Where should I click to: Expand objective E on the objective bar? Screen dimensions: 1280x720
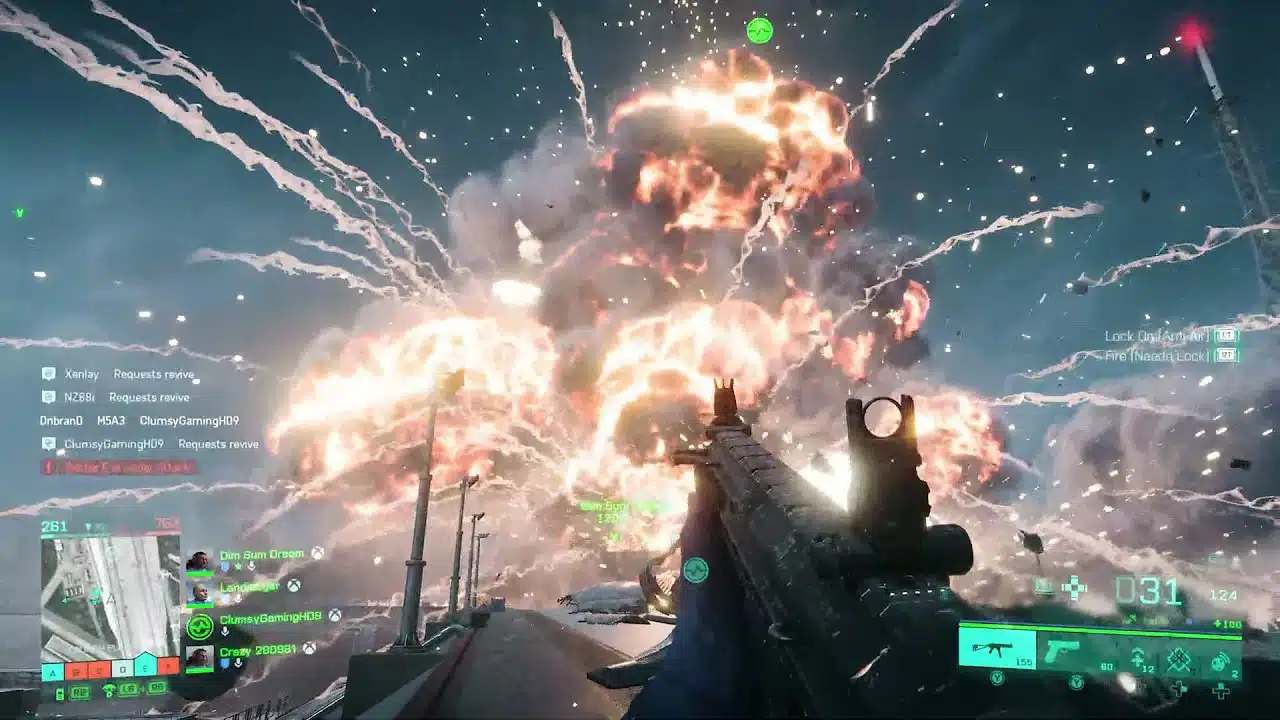tap(144, 669)
